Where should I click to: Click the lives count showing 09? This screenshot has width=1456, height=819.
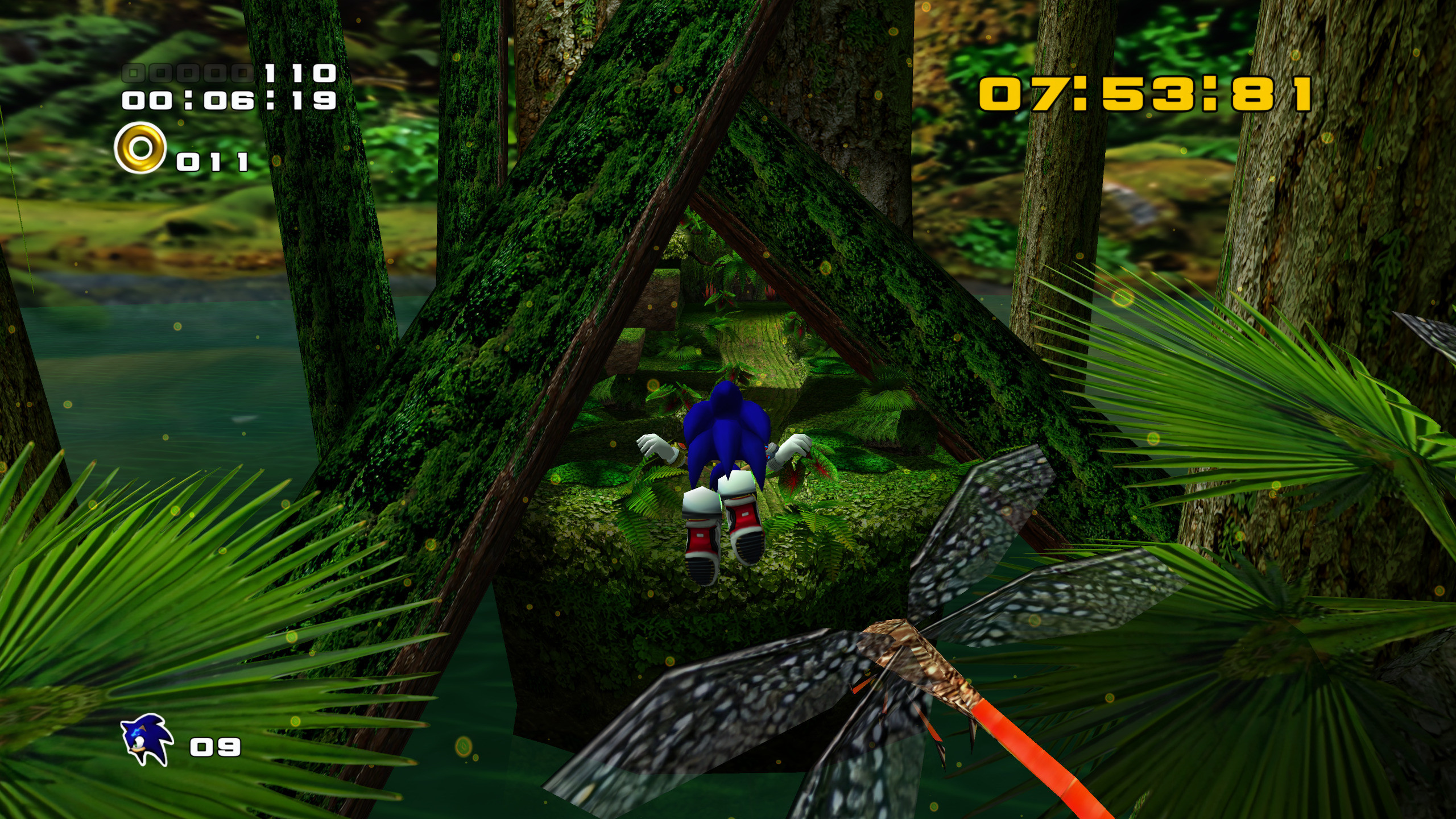point(215,746)
